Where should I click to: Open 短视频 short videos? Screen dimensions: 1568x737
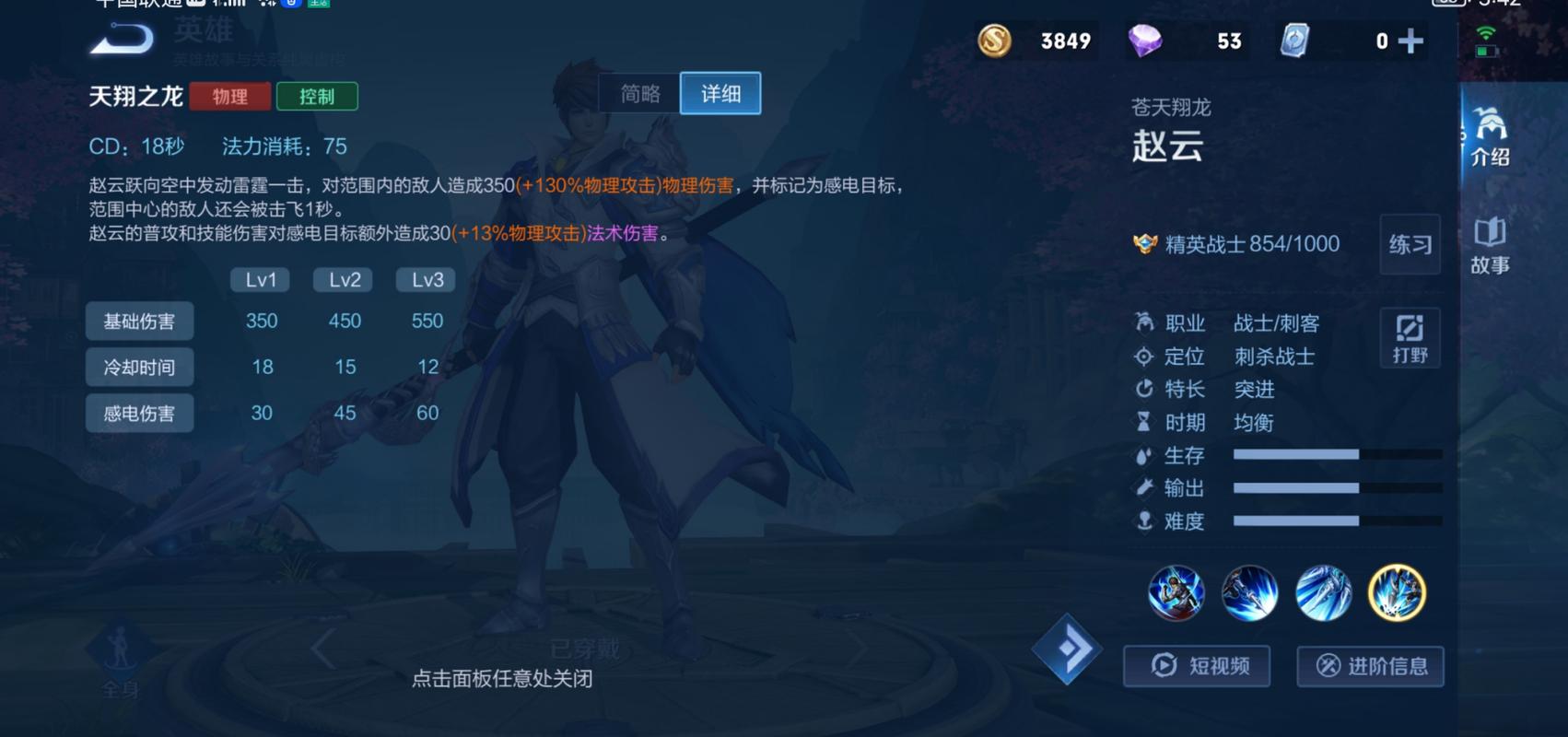[x=1197, y=665]
